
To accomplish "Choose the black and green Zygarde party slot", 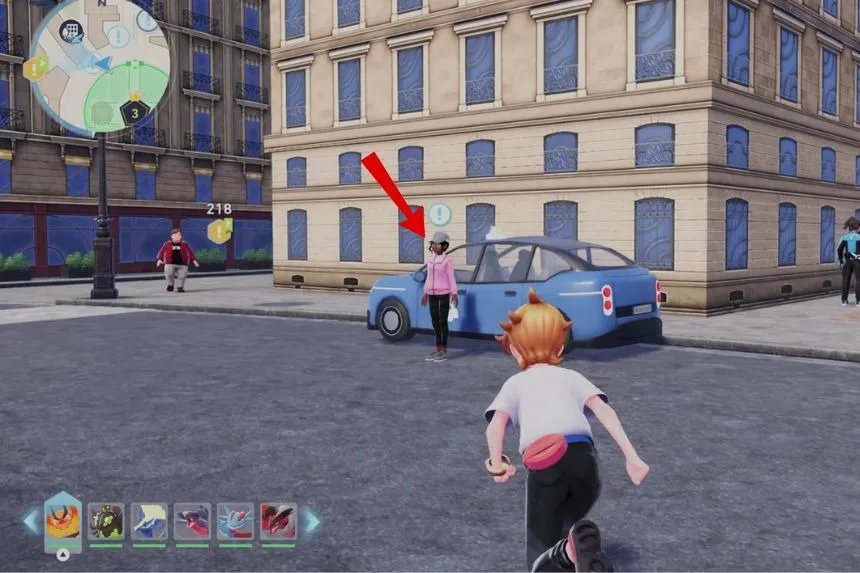I will coord(106,521).
